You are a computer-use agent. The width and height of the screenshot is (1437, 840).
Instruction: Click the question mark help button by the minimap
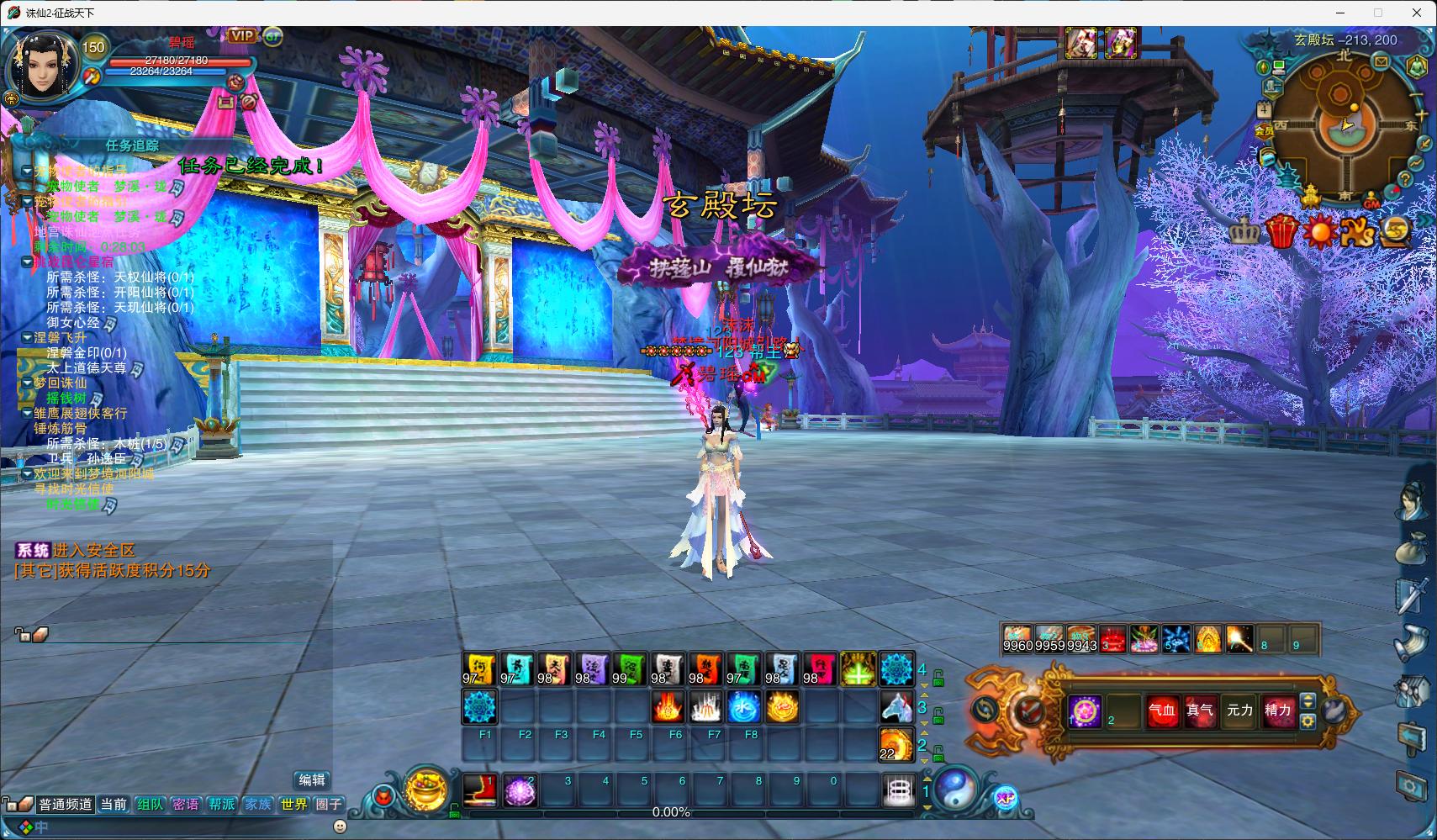pyautogui.click(x=1403, y=179)
